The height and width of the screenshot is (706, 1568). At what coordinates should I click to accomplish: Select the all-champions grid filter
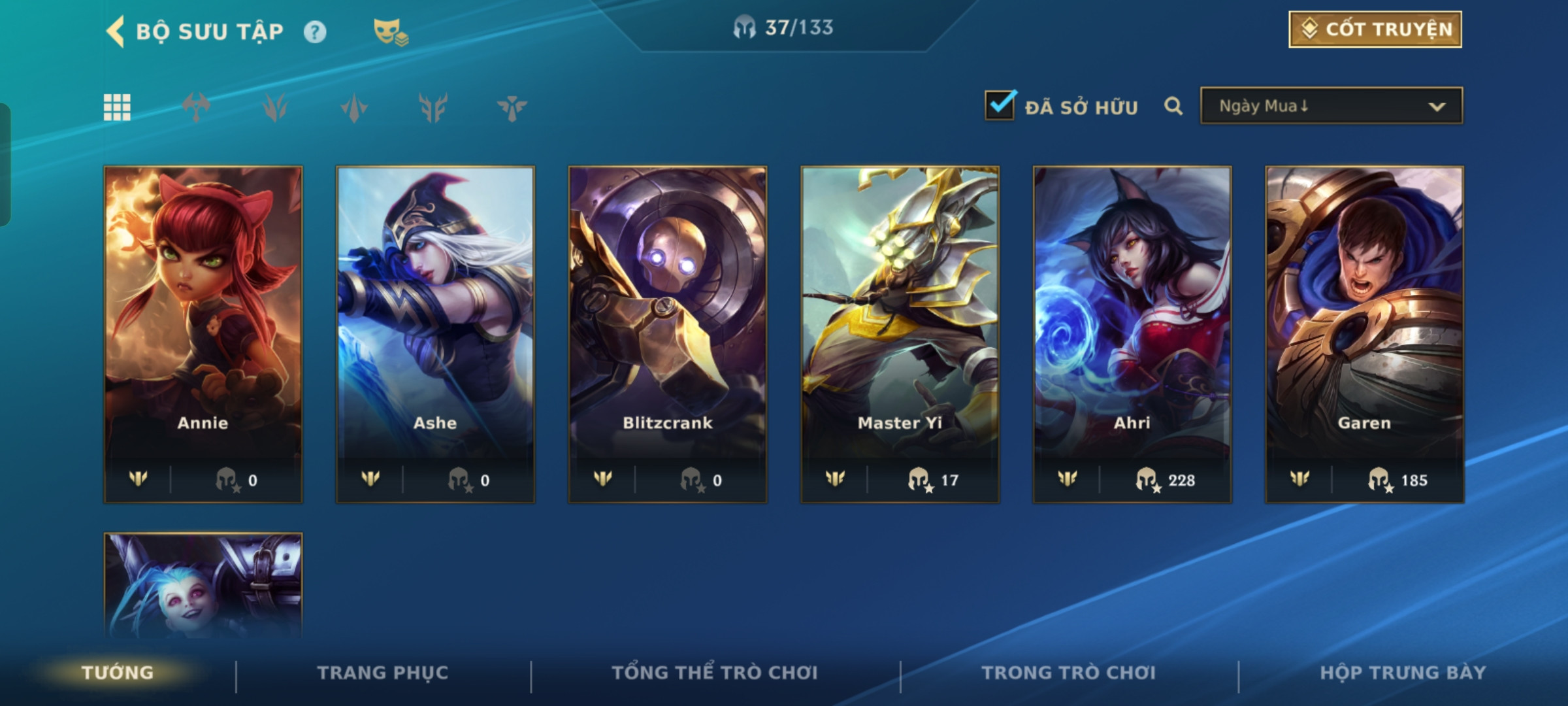(x=117, y=107)
